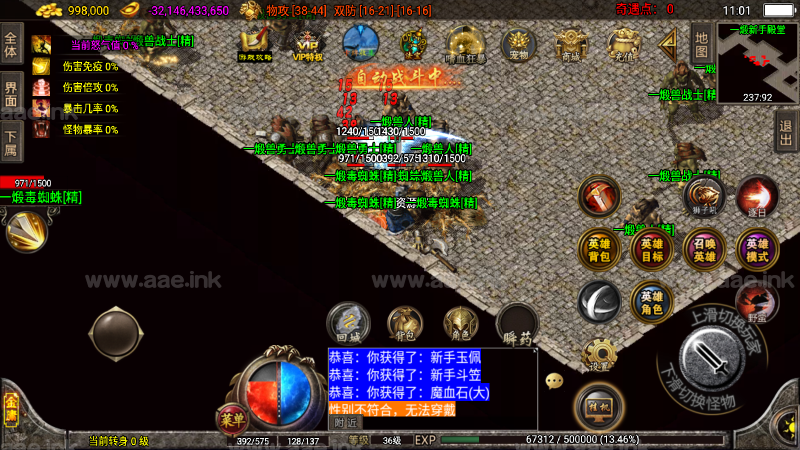Viewport: 800px width, 450px height.
Task: Open the 地图 map button
Action: click(700, 42)
